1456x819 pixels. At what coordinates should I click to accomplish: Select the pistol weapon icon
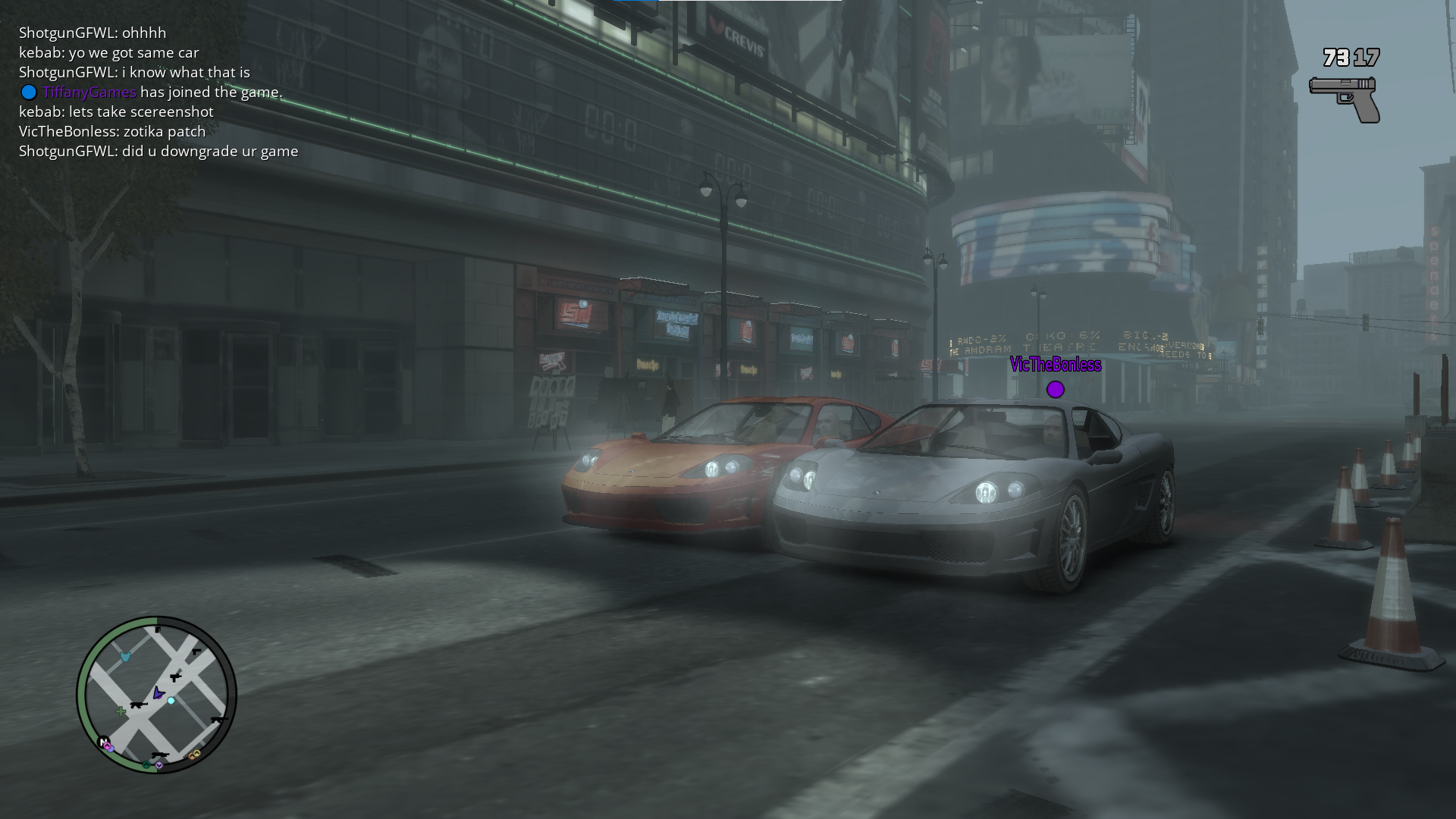coord(1345,99)
